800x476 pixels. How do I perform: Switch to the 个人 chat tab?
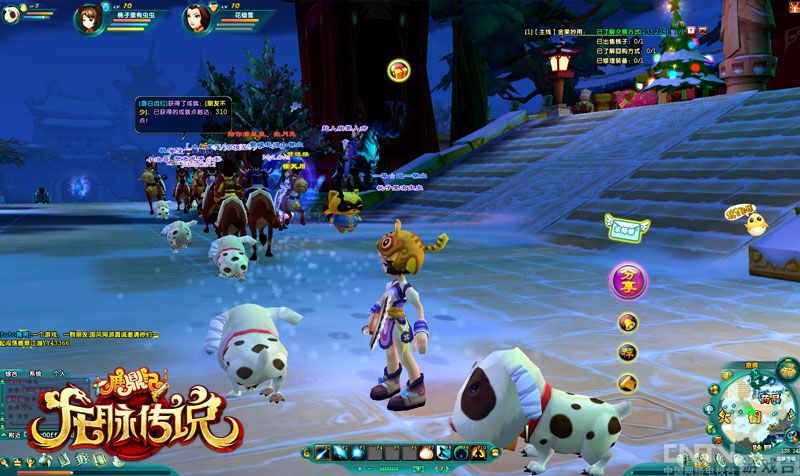tap(59, 372)
